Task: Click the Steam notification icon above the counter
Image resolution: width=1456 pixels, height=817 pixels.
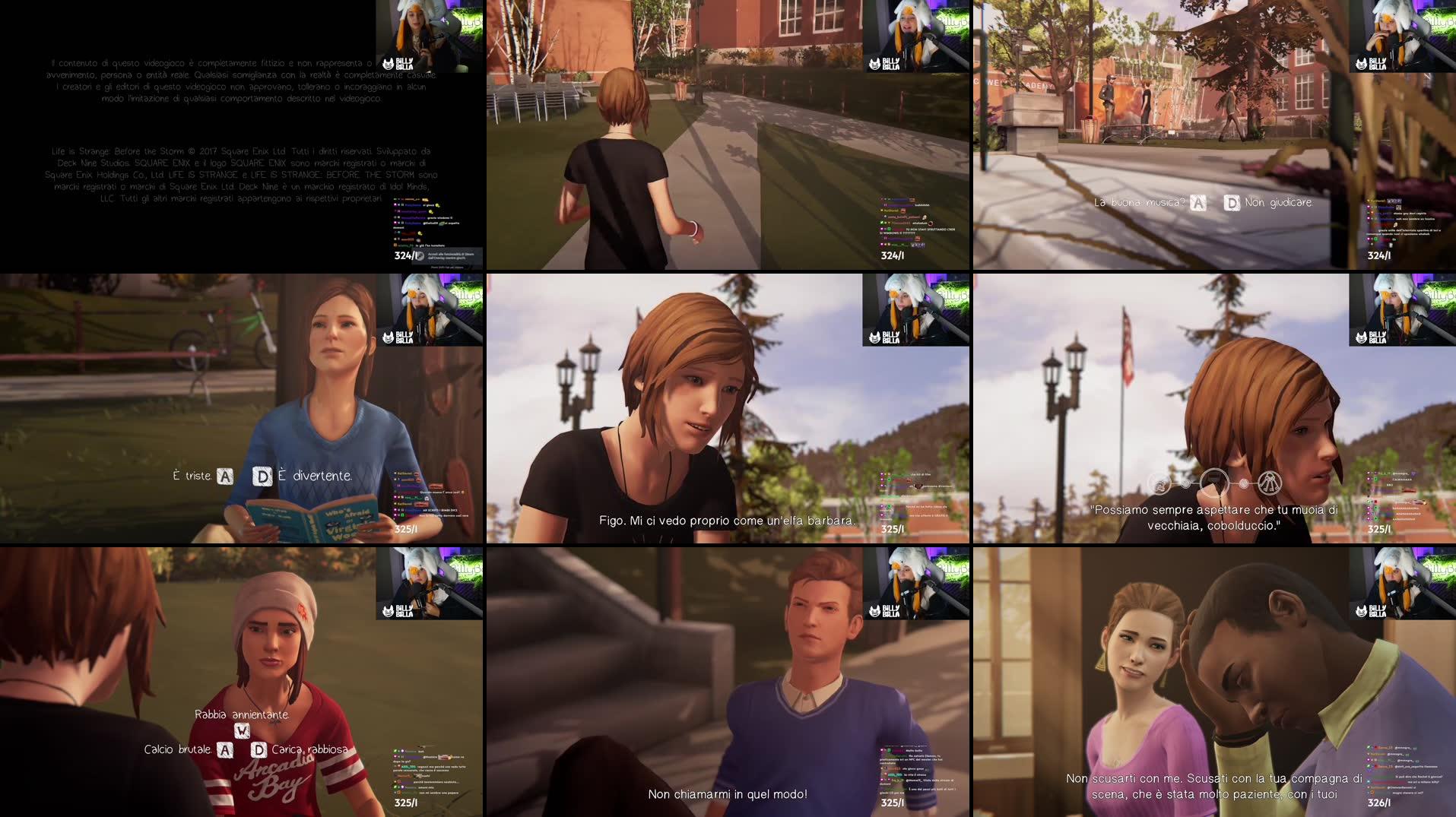Action: [x=420, y=256]
